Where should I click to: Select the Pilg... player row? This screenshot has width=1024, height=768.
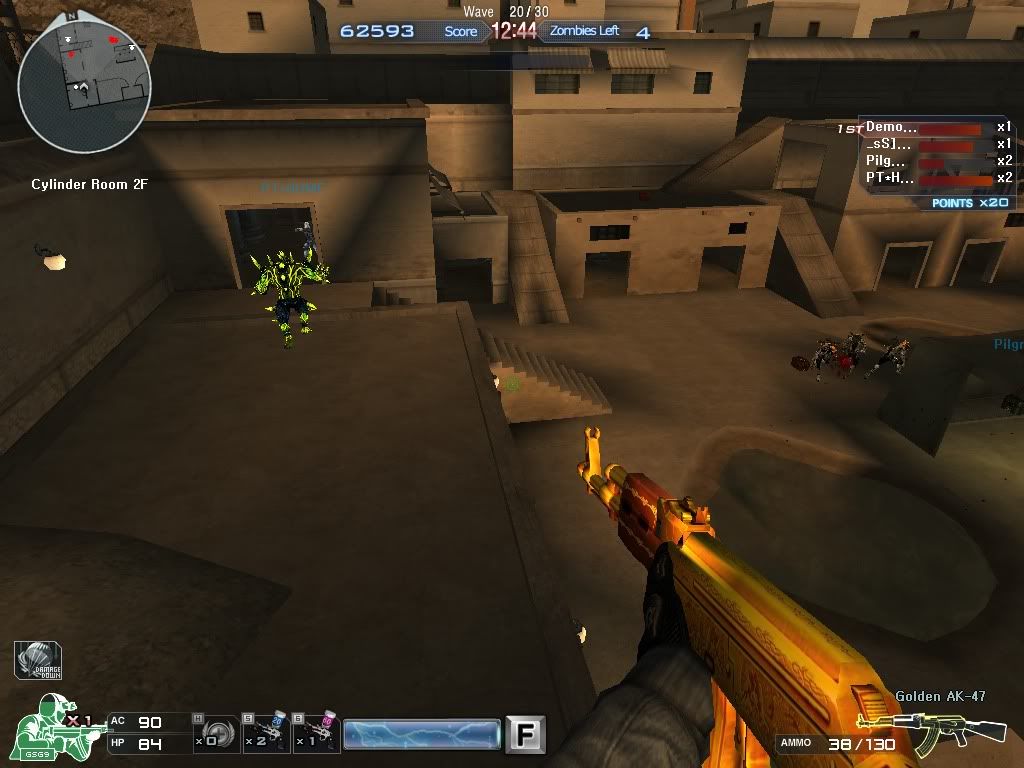[926, 162]
